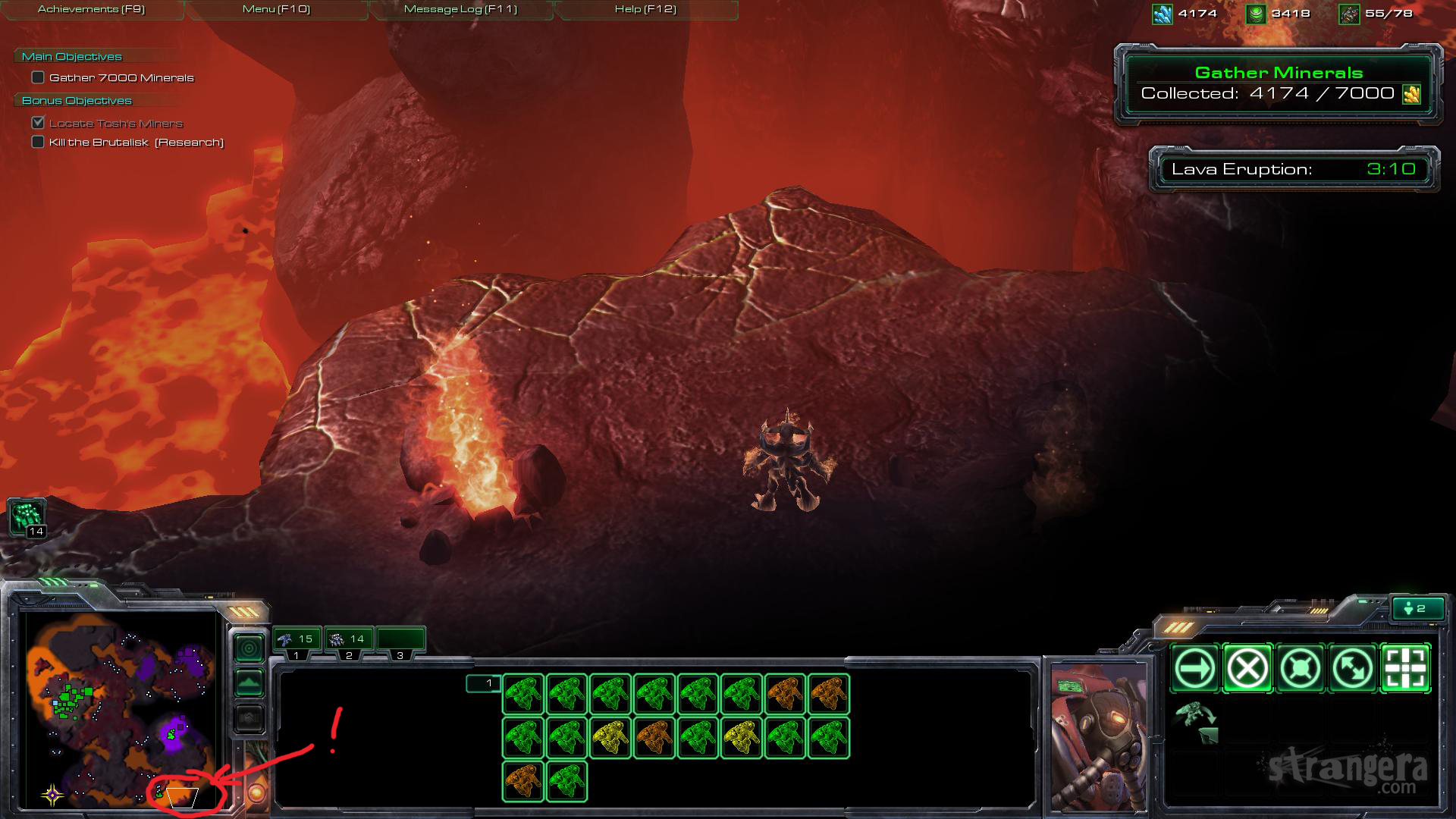Show the Message Log
The image size is (1456, 819).
(460, 9)
